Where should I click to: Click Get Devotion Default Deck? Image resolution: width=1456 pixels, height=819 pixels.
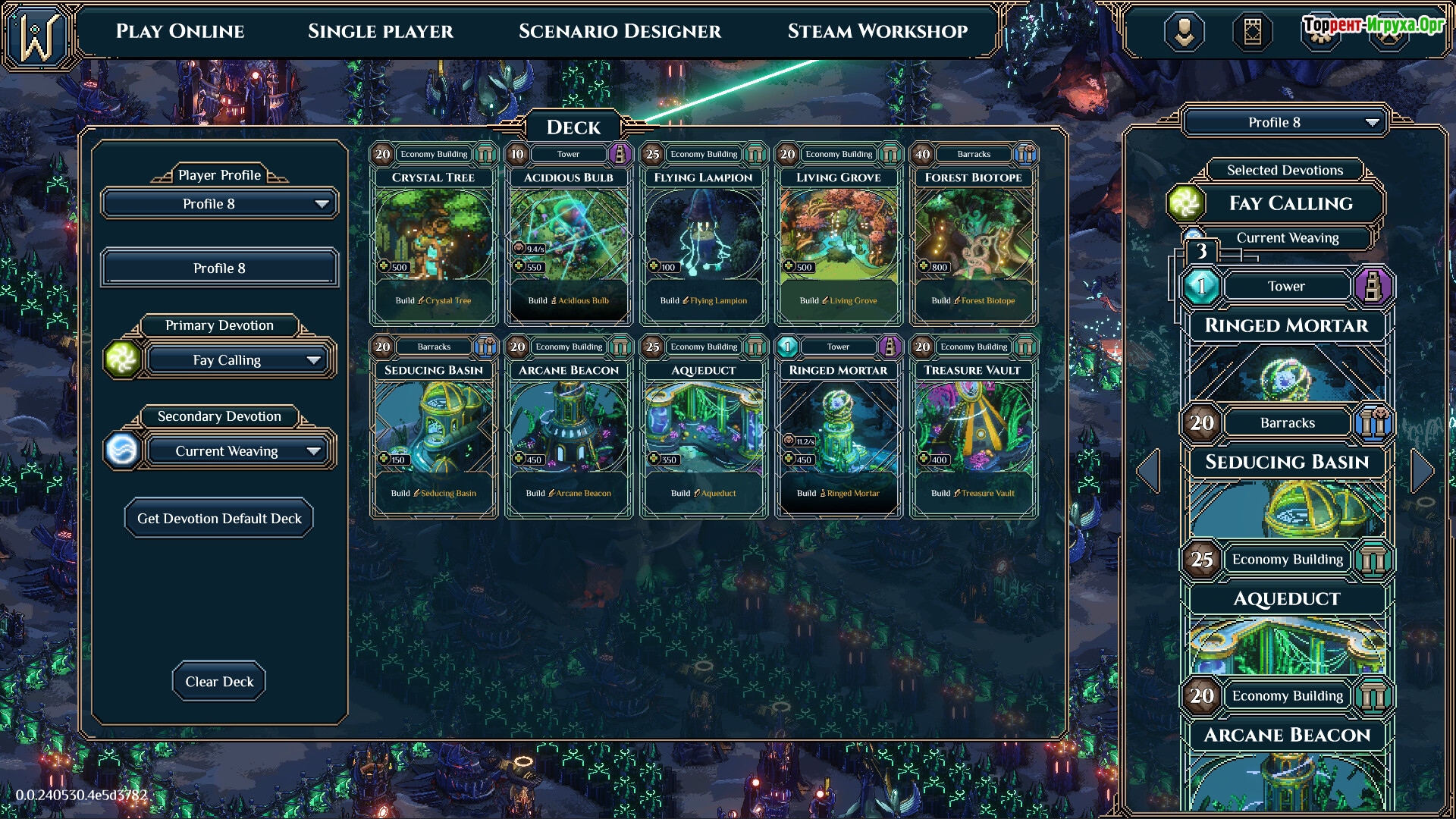click(x=219, y=519)
